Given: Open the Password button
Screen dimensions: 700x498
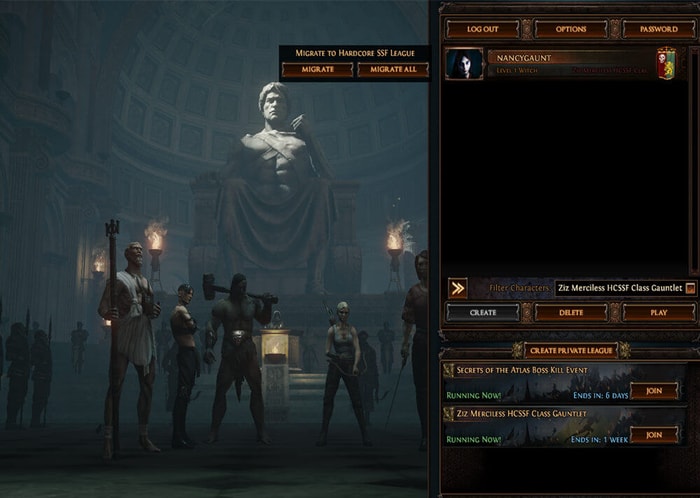Looking at the screenshot, I should coord(658,29).
